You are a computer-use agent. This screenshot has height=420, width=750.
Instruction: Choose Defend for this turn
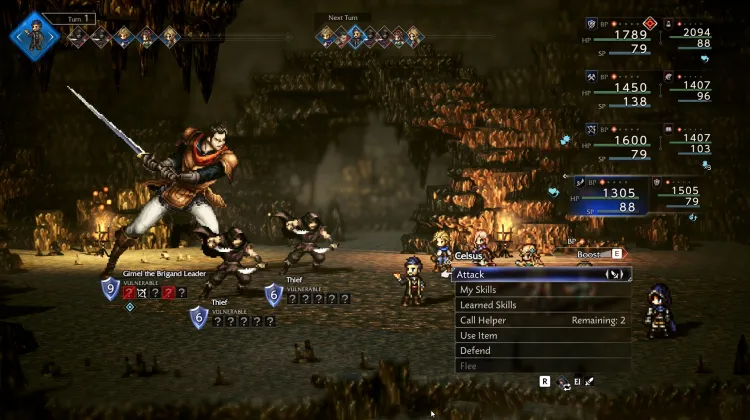541,351
